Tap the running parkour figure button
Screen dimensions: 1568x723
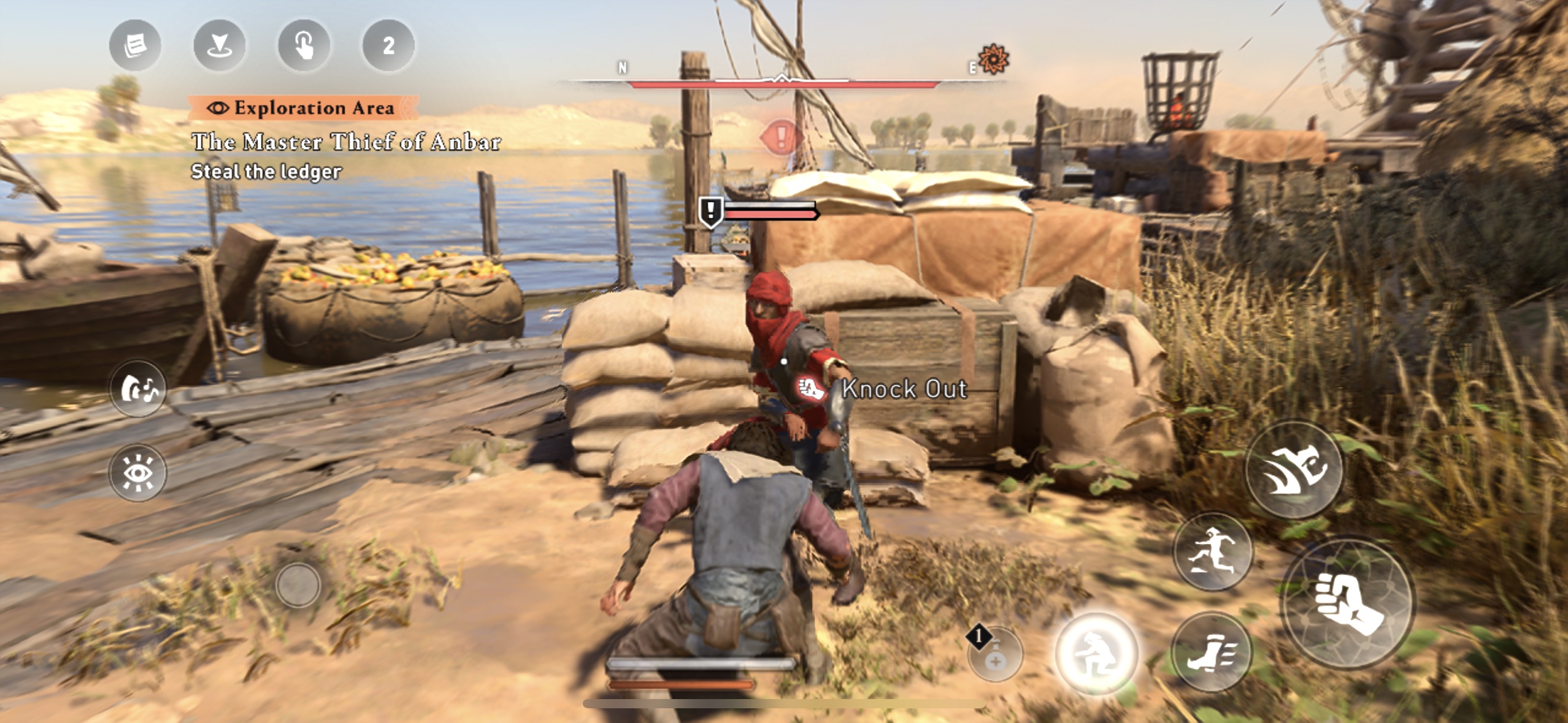[1212, 551]
